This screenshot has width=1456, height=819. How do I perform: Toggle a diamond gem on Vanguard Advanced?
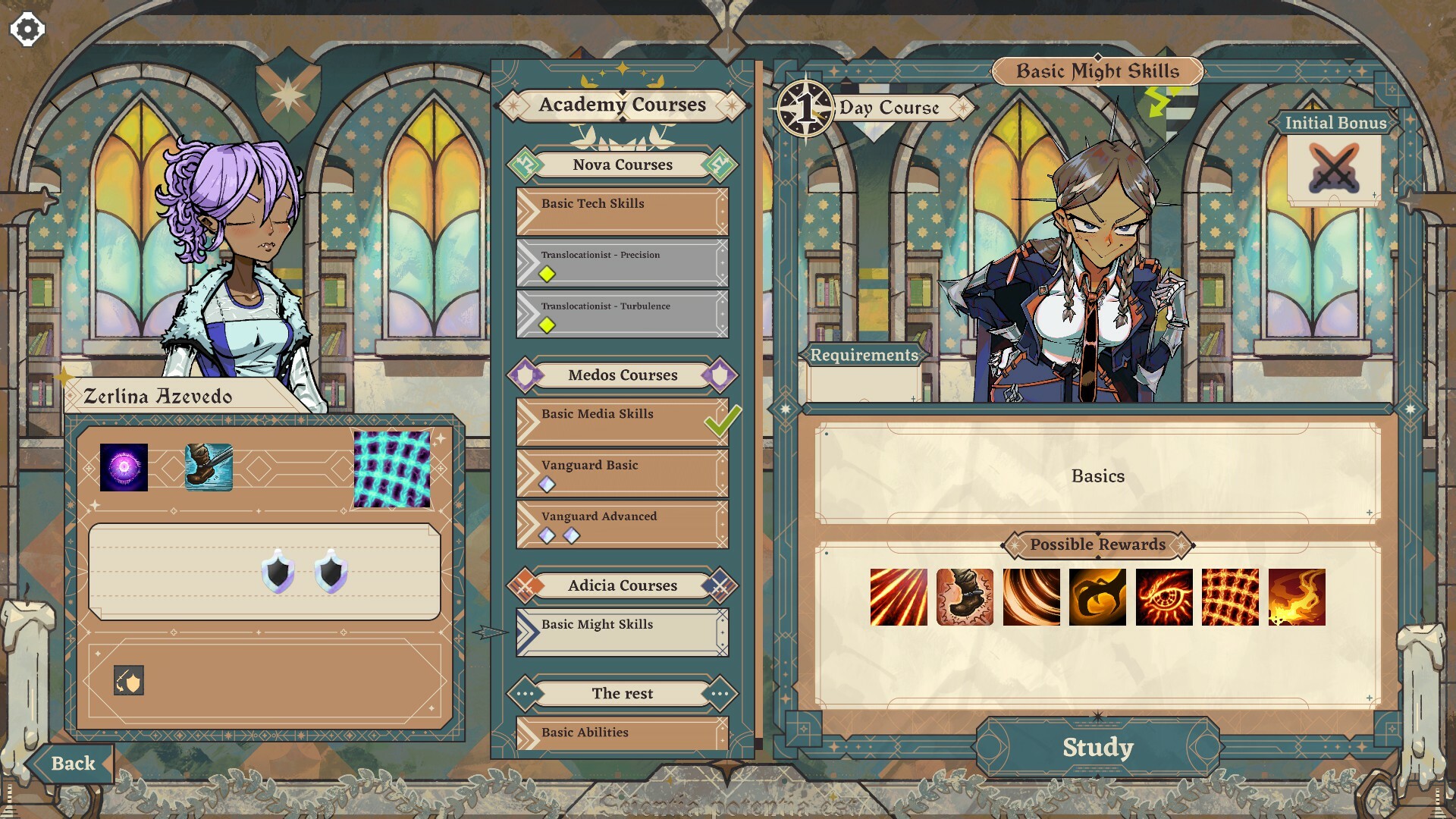click(548, 535)
